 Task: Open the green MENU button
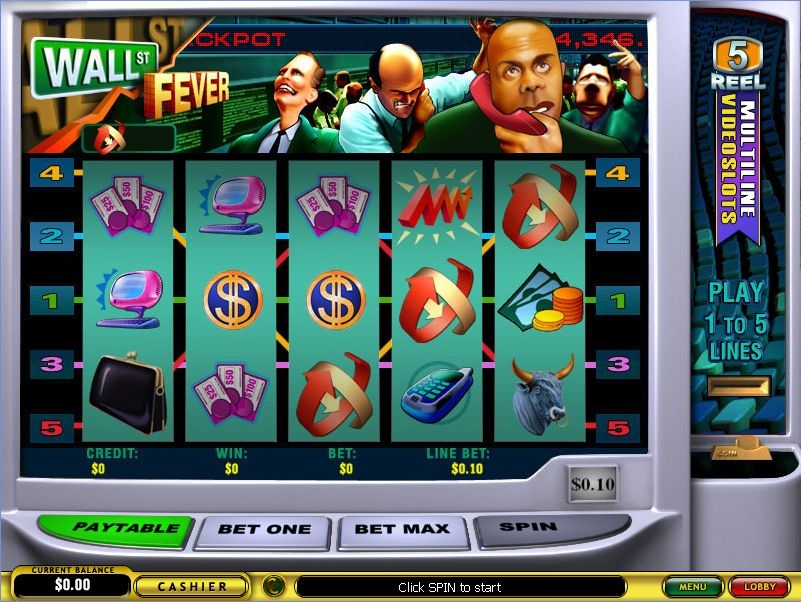click(692, 587)
